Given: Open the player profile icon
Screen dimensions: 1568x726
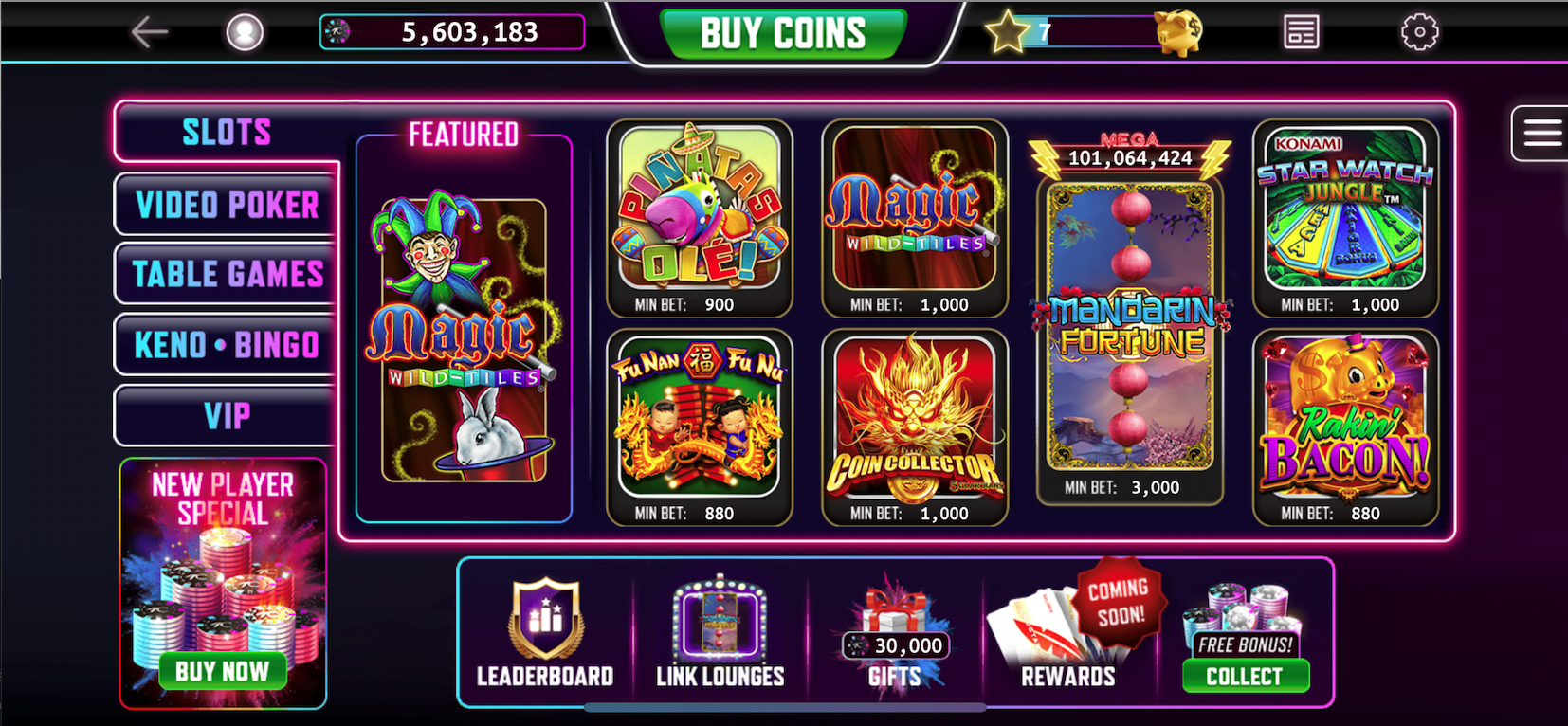Looking at the screenshot, I should pyautogui.click(x=246, y=30).
